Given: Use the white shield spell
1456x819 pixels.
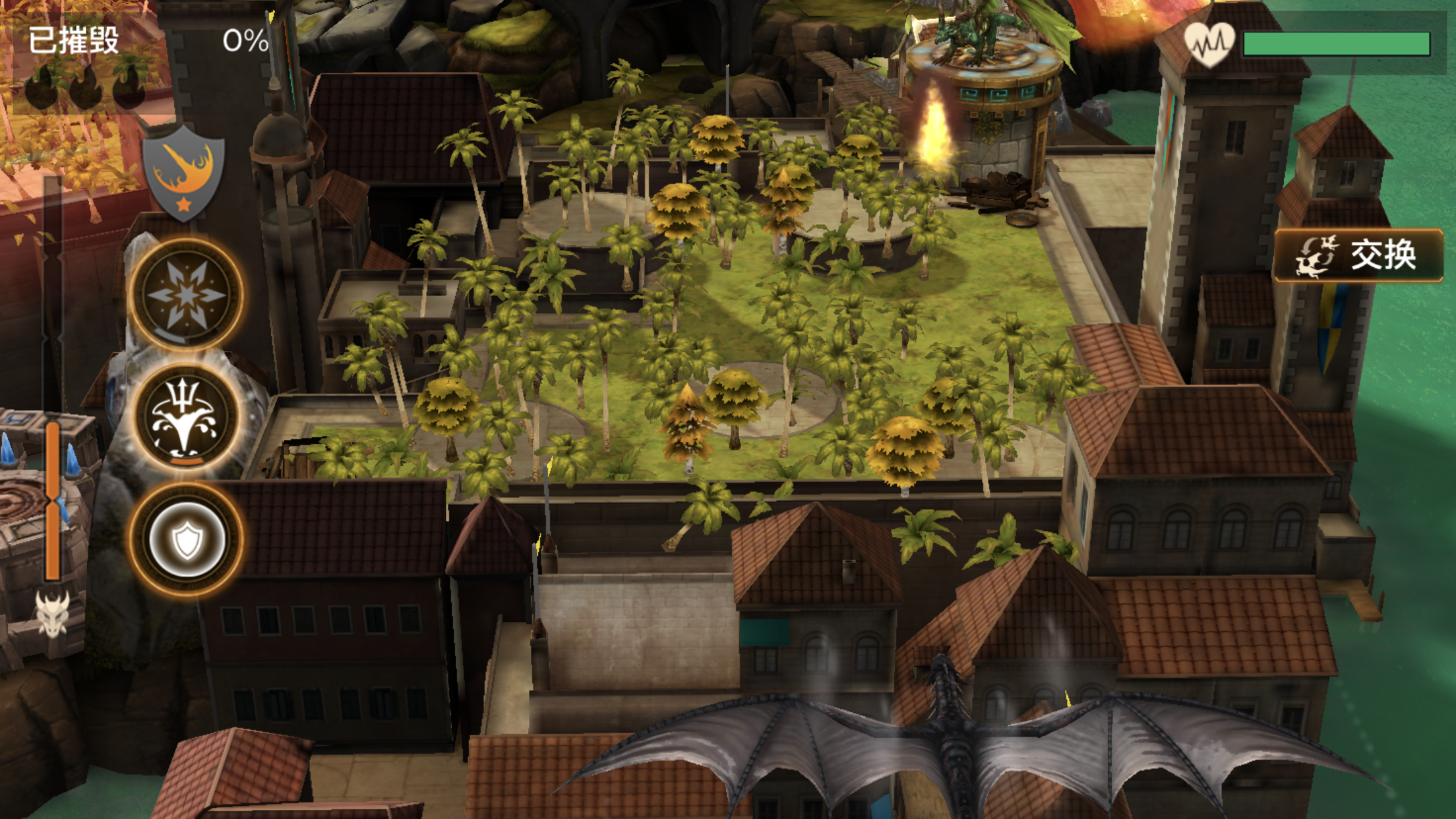Looking at the screenshot, I should 186,540.
